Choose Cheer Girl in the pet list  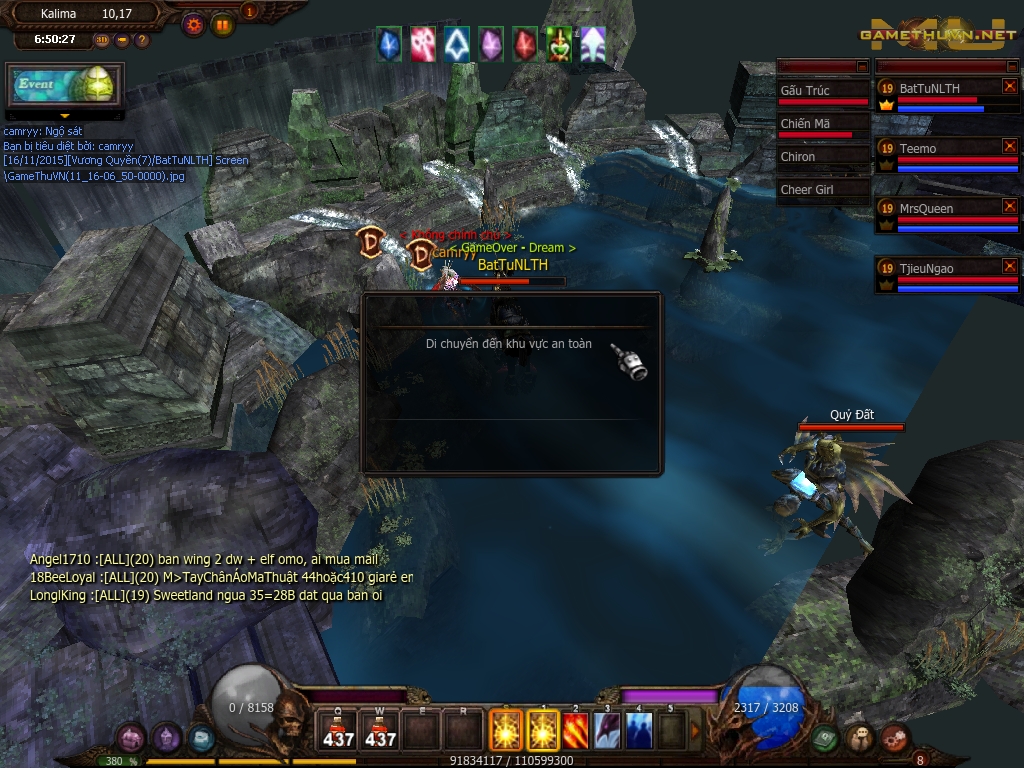pos(823,190)
